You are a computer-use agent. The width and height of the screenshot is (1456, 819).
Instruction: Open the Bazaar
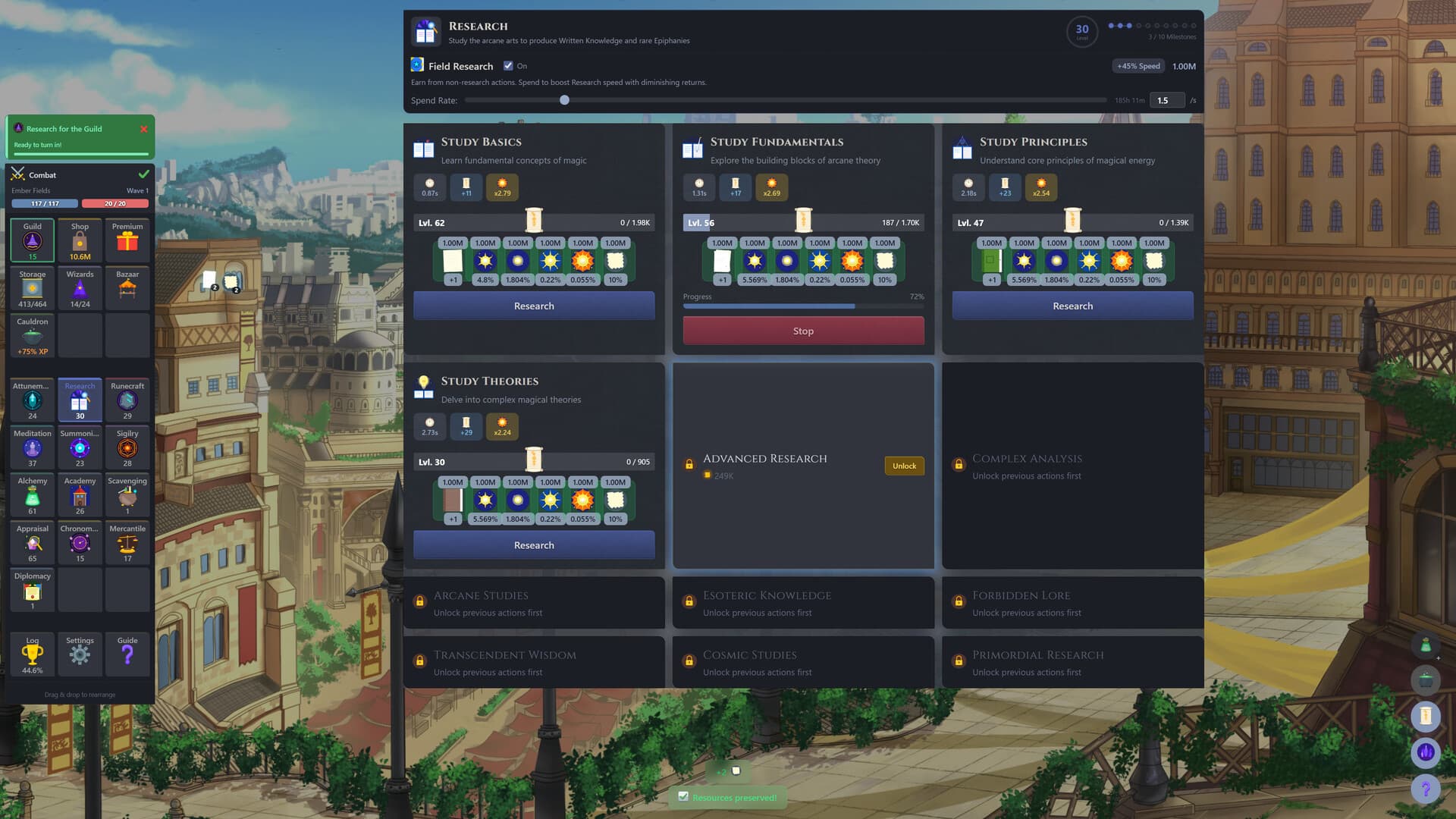pyautogui.click(x=127, y=287)
